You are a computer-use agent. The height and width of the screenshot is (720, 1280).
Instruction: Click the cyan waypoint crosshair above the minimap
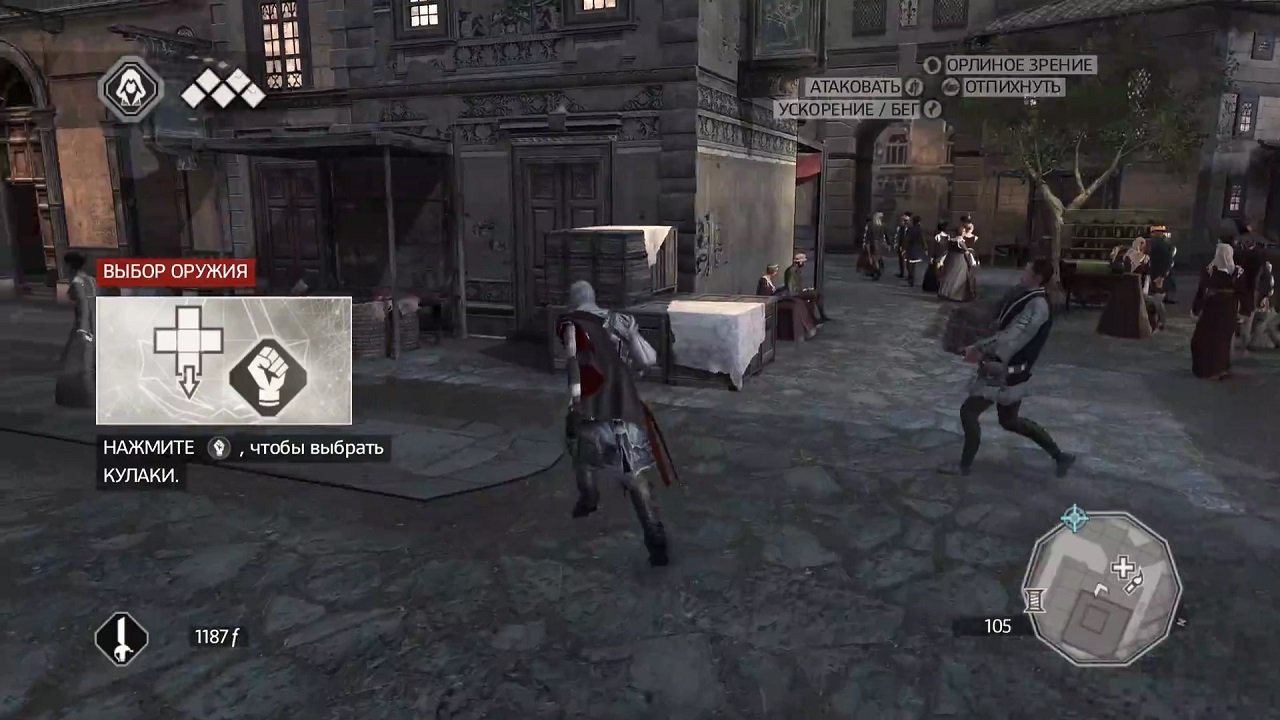[x=1073, y=516]
